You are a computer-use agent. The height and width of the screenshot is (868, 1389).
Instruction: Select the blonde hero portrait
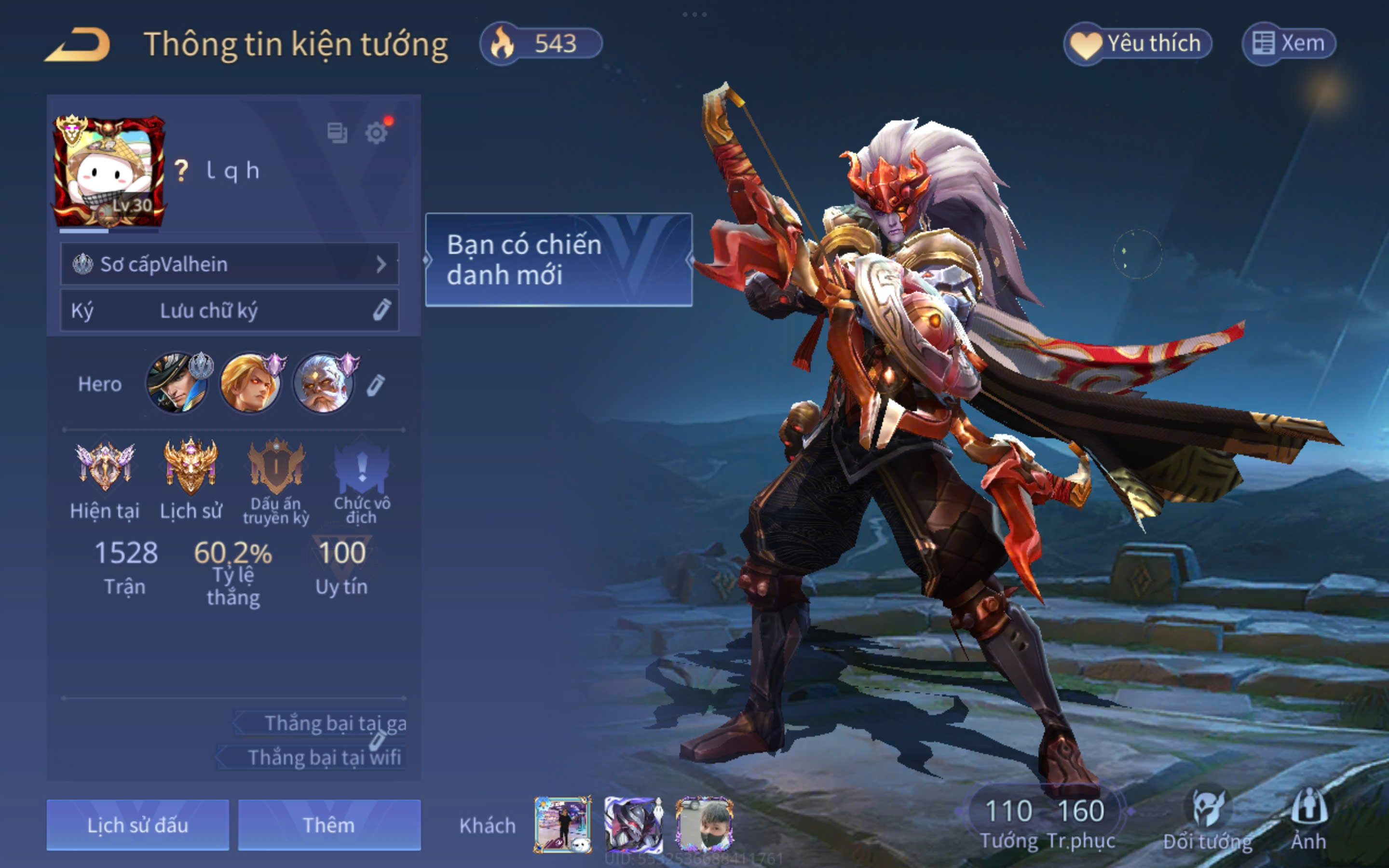pos(250,383)
